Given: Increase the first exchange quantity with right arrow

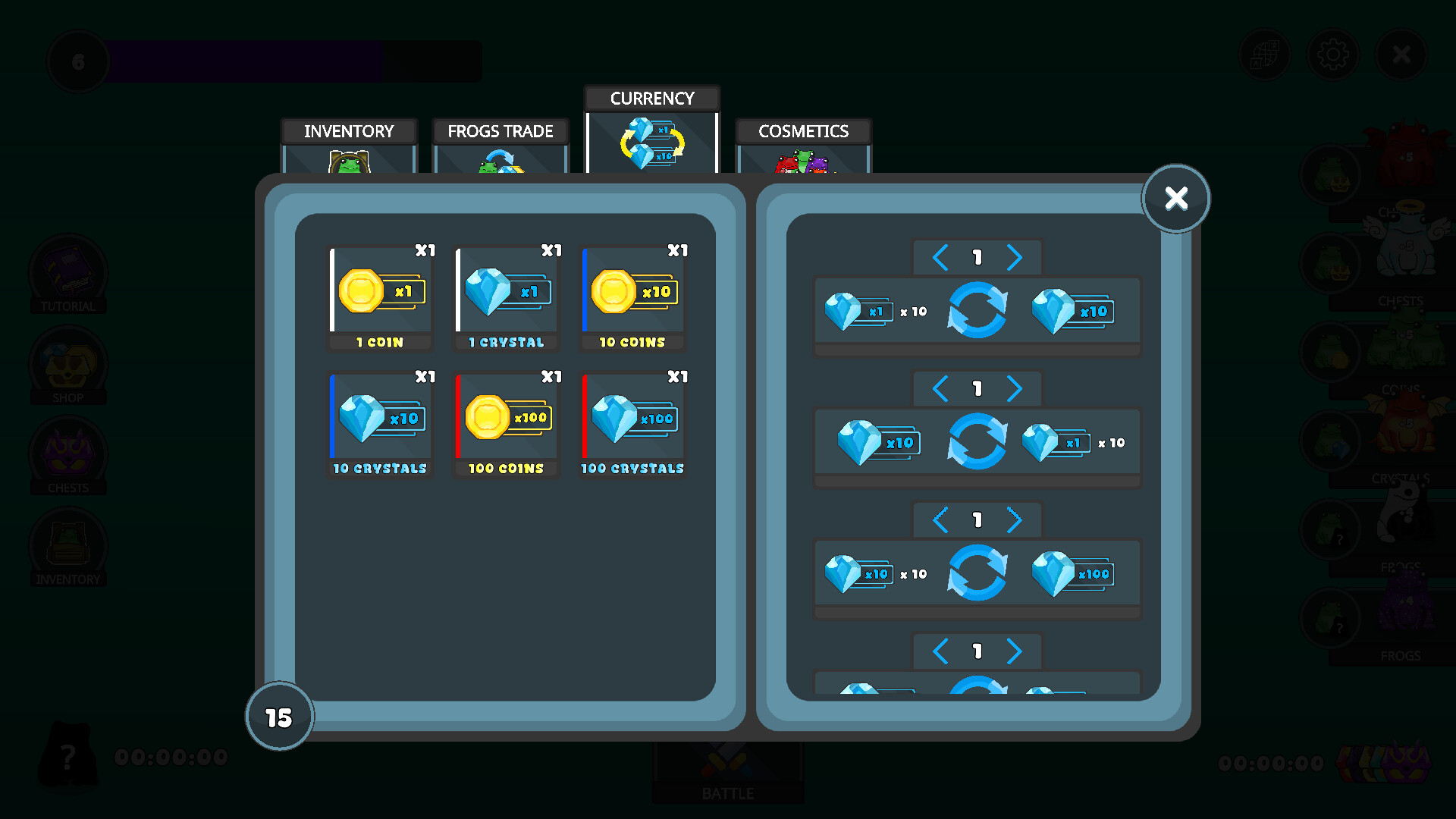Looking at the screenshot, I should pyautogui.click(x=1014, y=257).
